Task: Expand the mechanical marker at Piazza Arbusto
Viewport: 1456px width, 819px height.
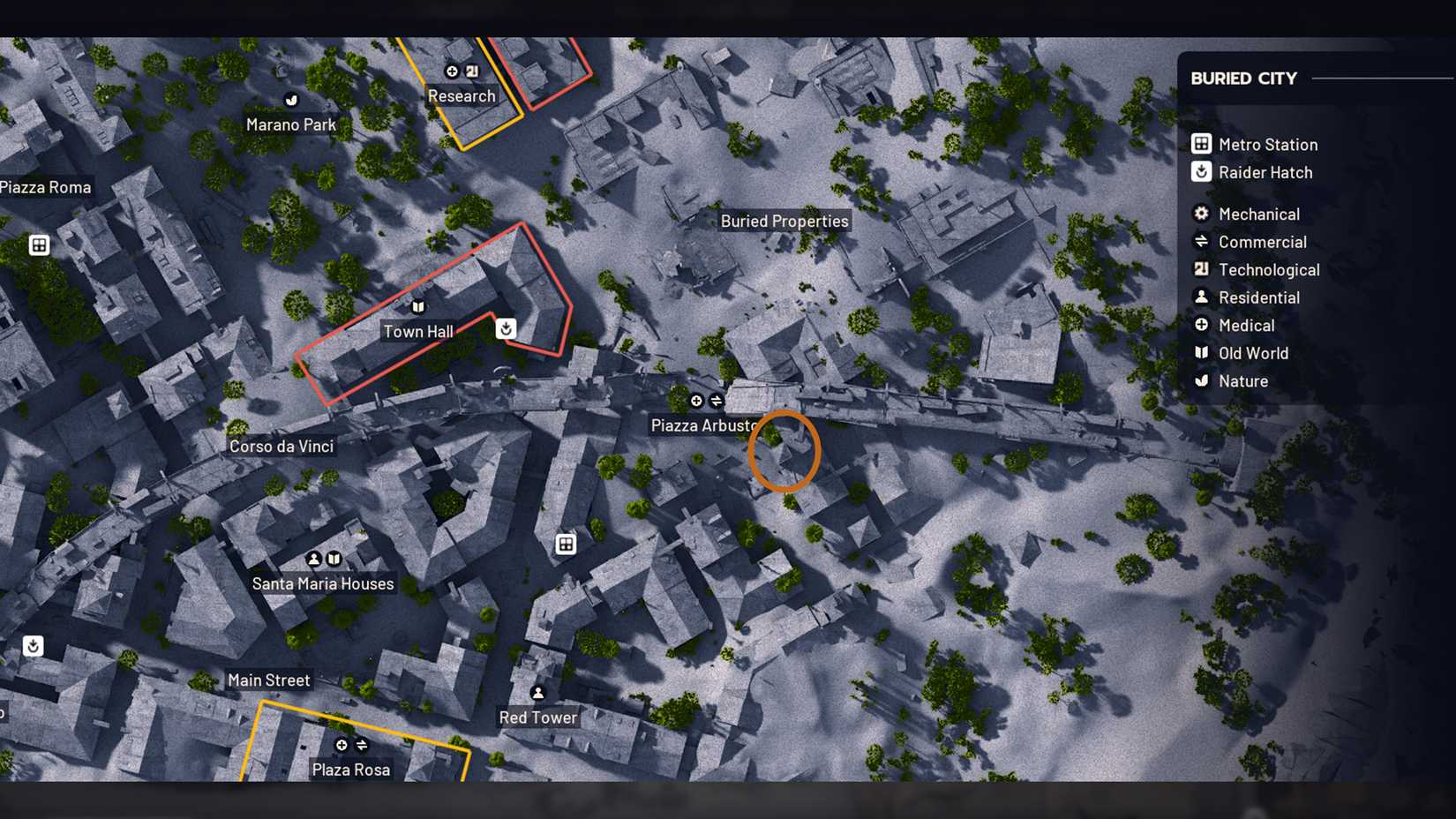Action: (706, 401)
